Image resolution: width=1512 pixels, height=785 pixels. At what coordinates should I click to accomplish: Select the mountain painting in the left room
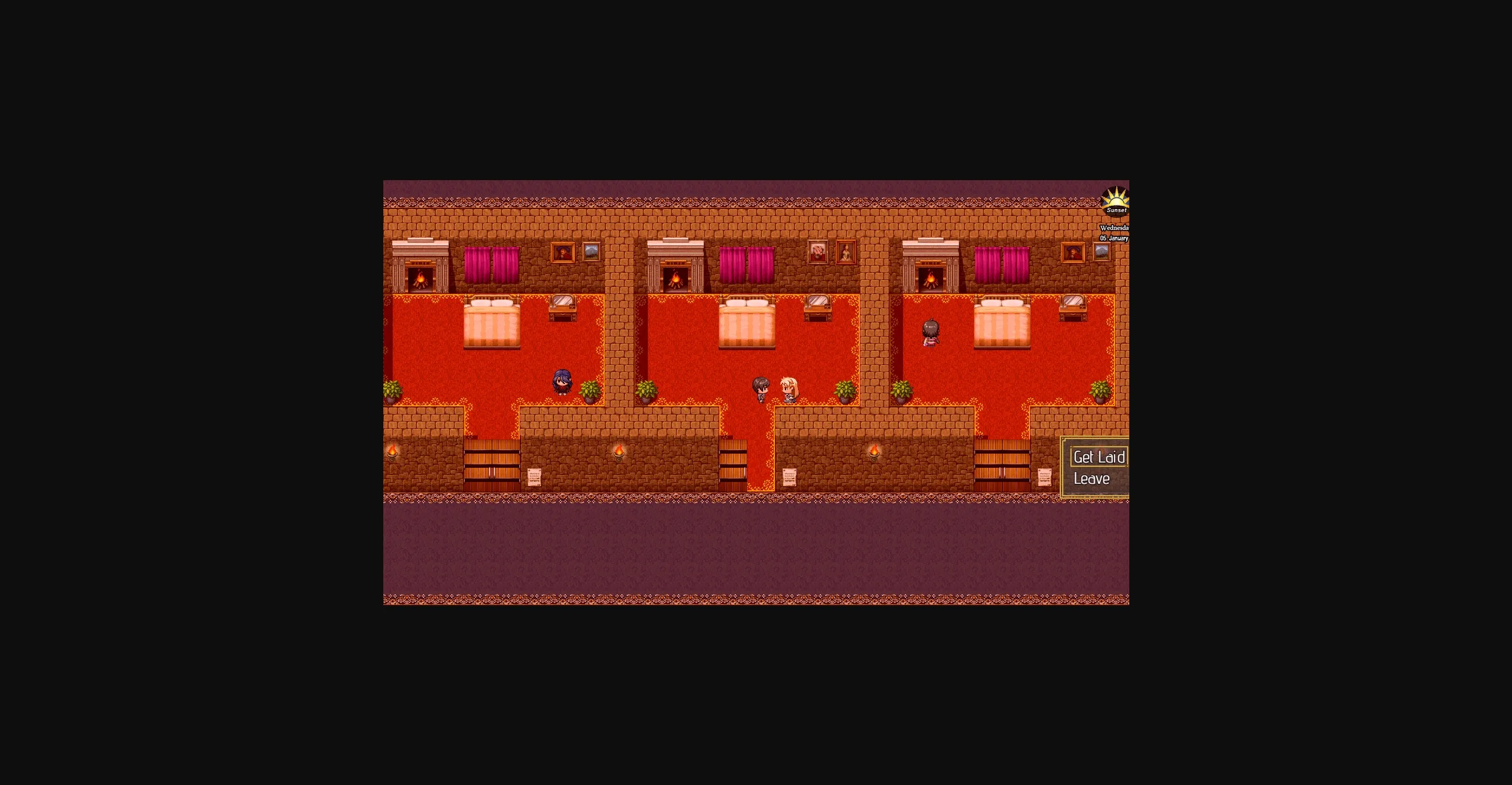(591, 252)
